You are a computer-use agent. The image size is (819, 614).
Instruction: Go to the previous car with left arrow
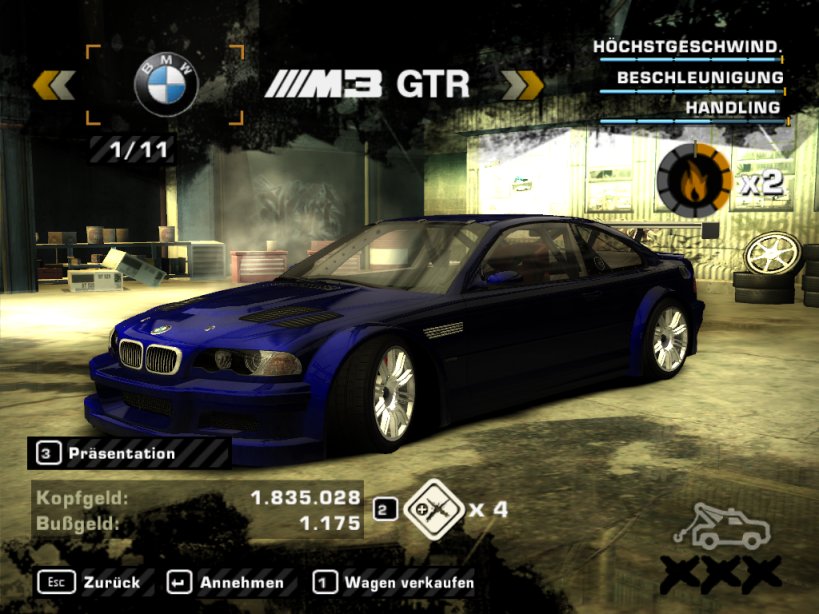pos(54,84)
